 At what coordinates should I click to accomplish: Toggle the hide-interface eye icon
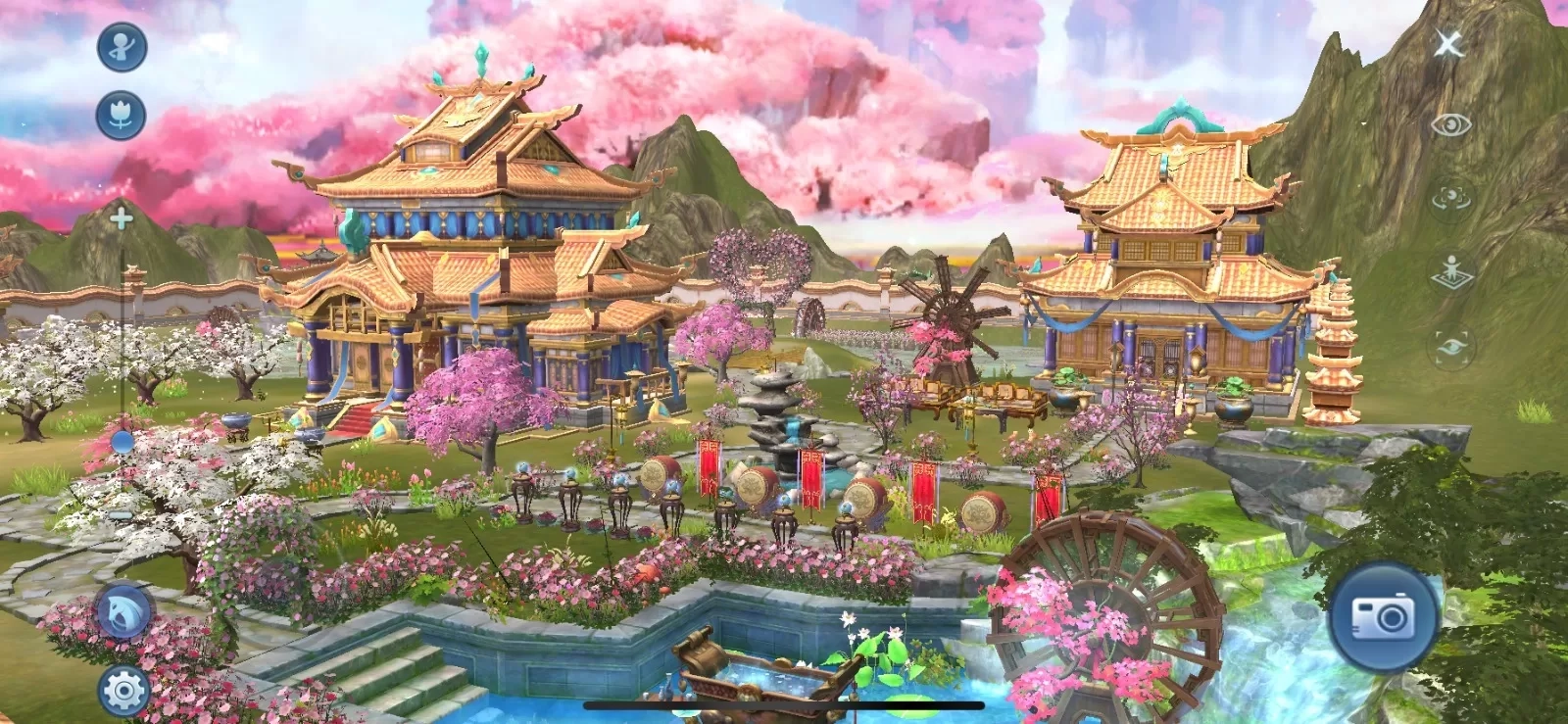1453,125
